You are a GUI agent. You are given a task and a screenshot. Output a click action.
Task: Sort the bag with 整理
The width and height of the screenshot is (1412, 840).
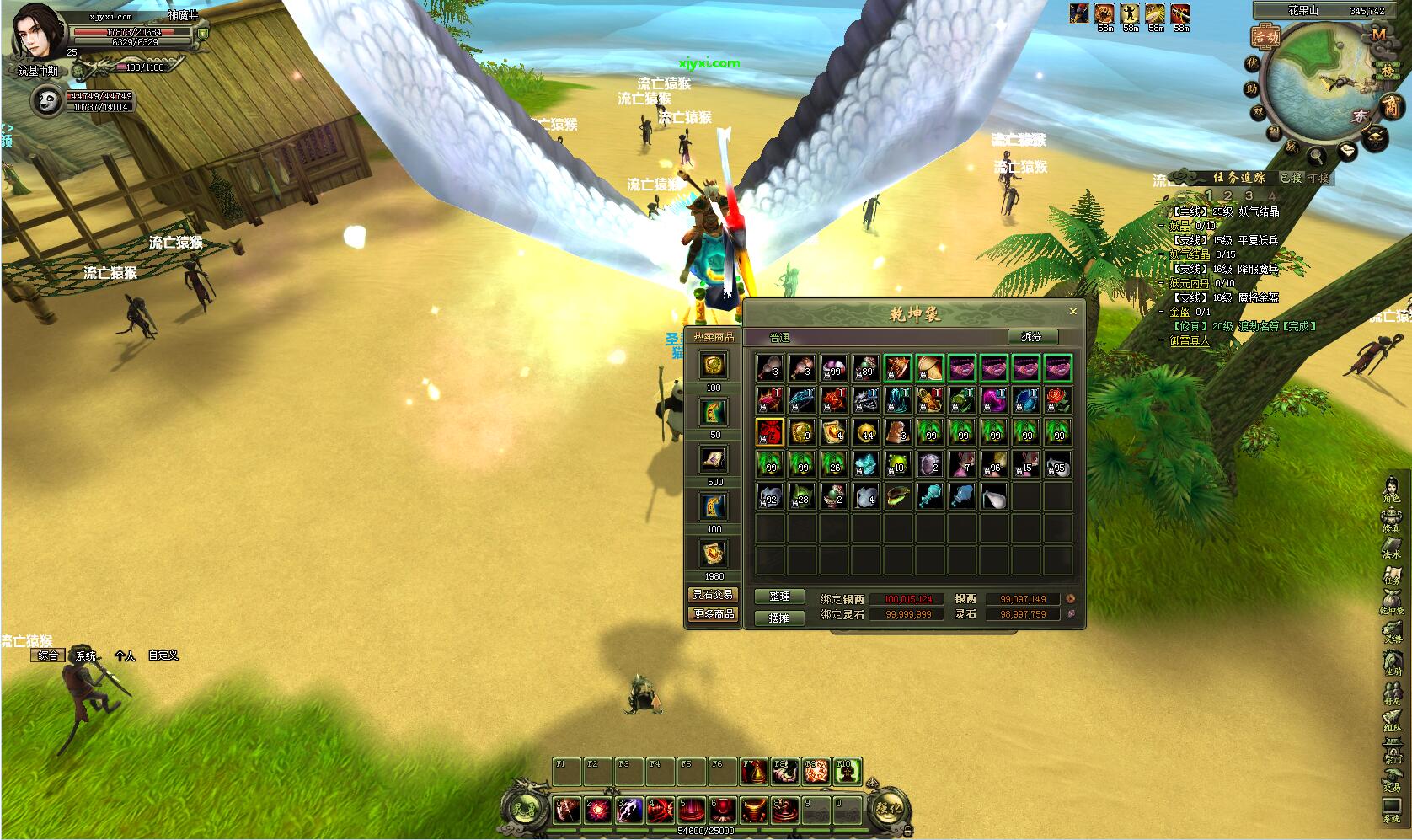[779, 596]
